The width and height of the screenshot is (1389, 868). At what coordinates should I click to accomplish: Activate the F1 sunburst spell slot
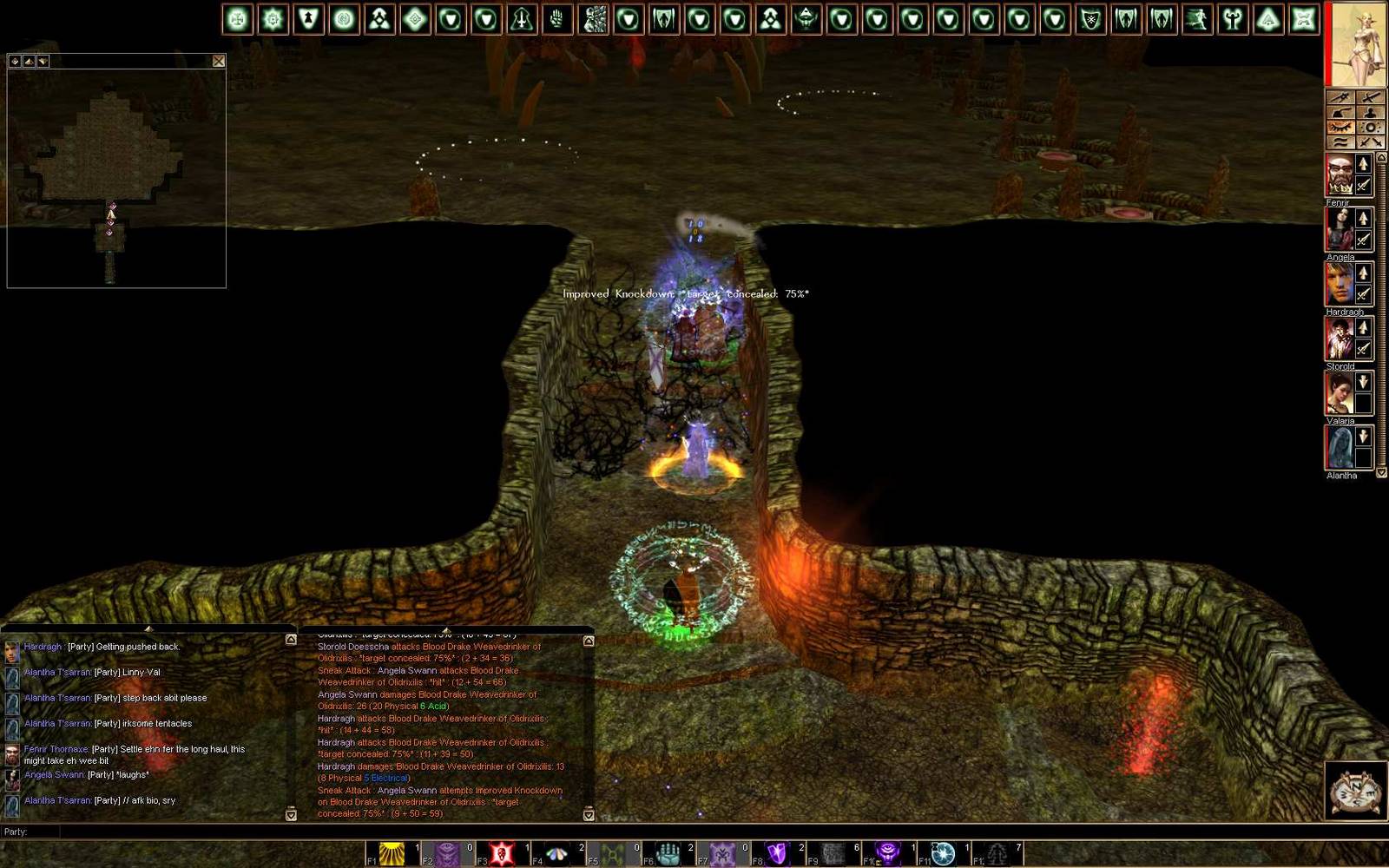coord(392,854)
